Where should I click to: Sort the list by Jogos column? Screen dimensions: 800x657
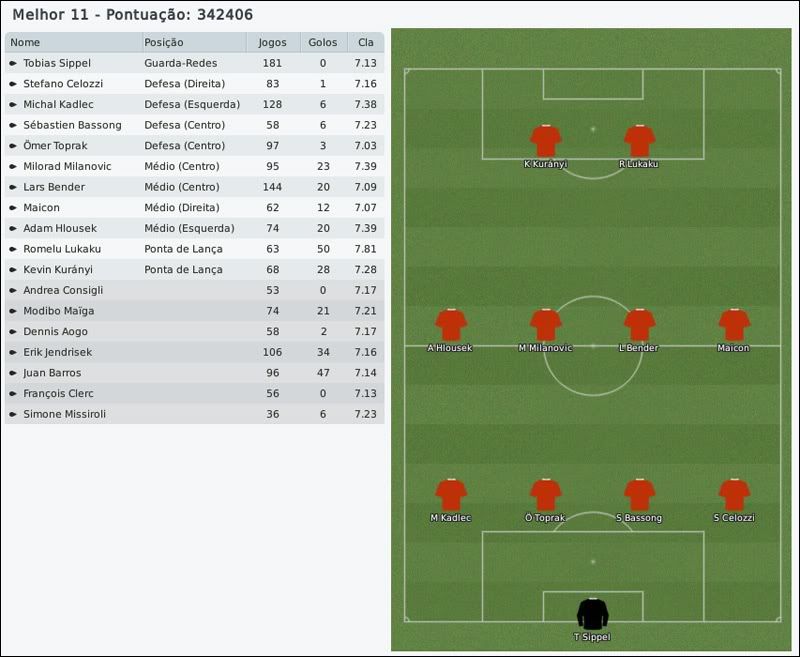coord(272,43)
